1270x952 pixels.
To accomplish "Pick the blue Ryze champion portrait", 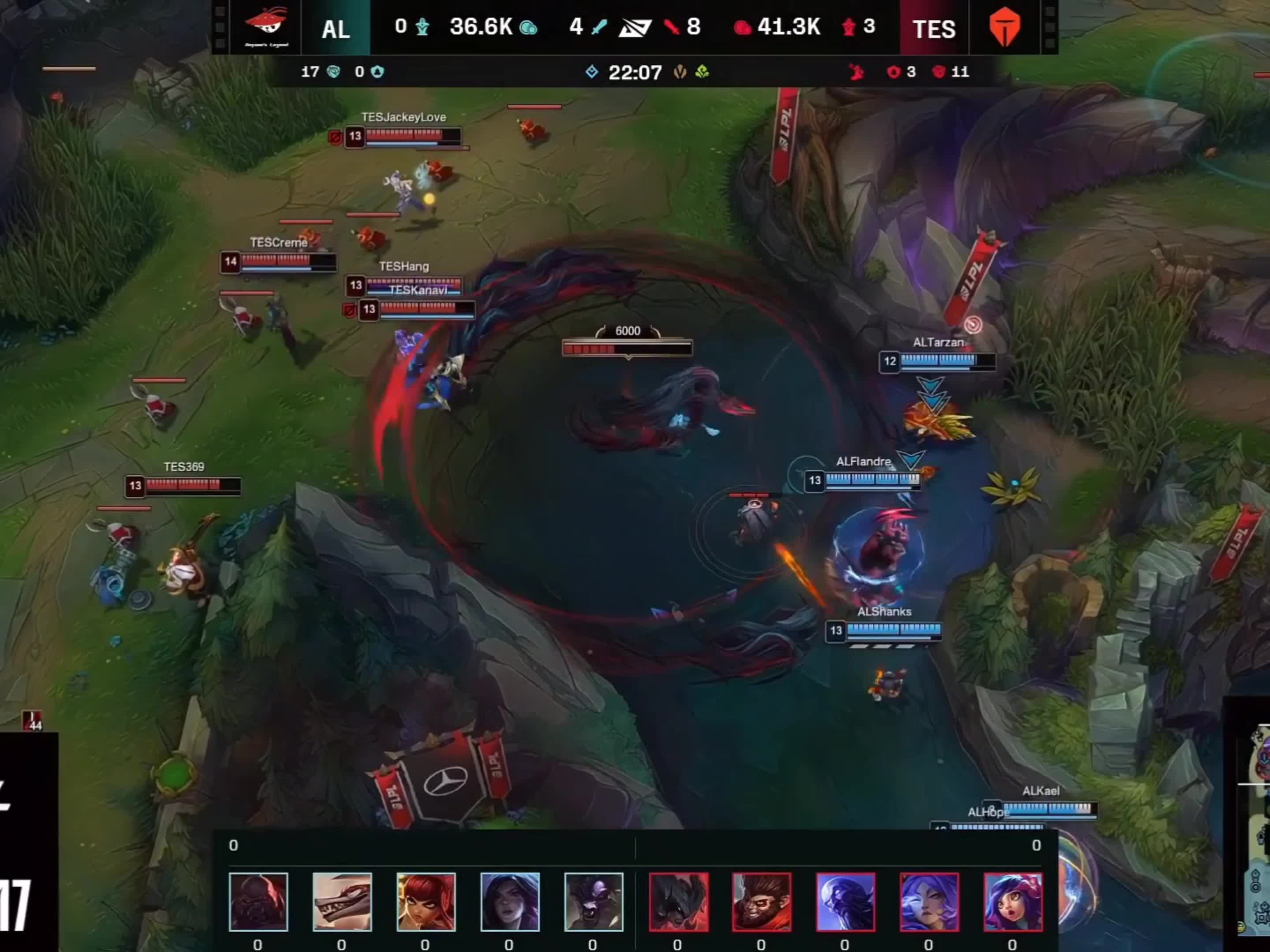I will [845, 901].
